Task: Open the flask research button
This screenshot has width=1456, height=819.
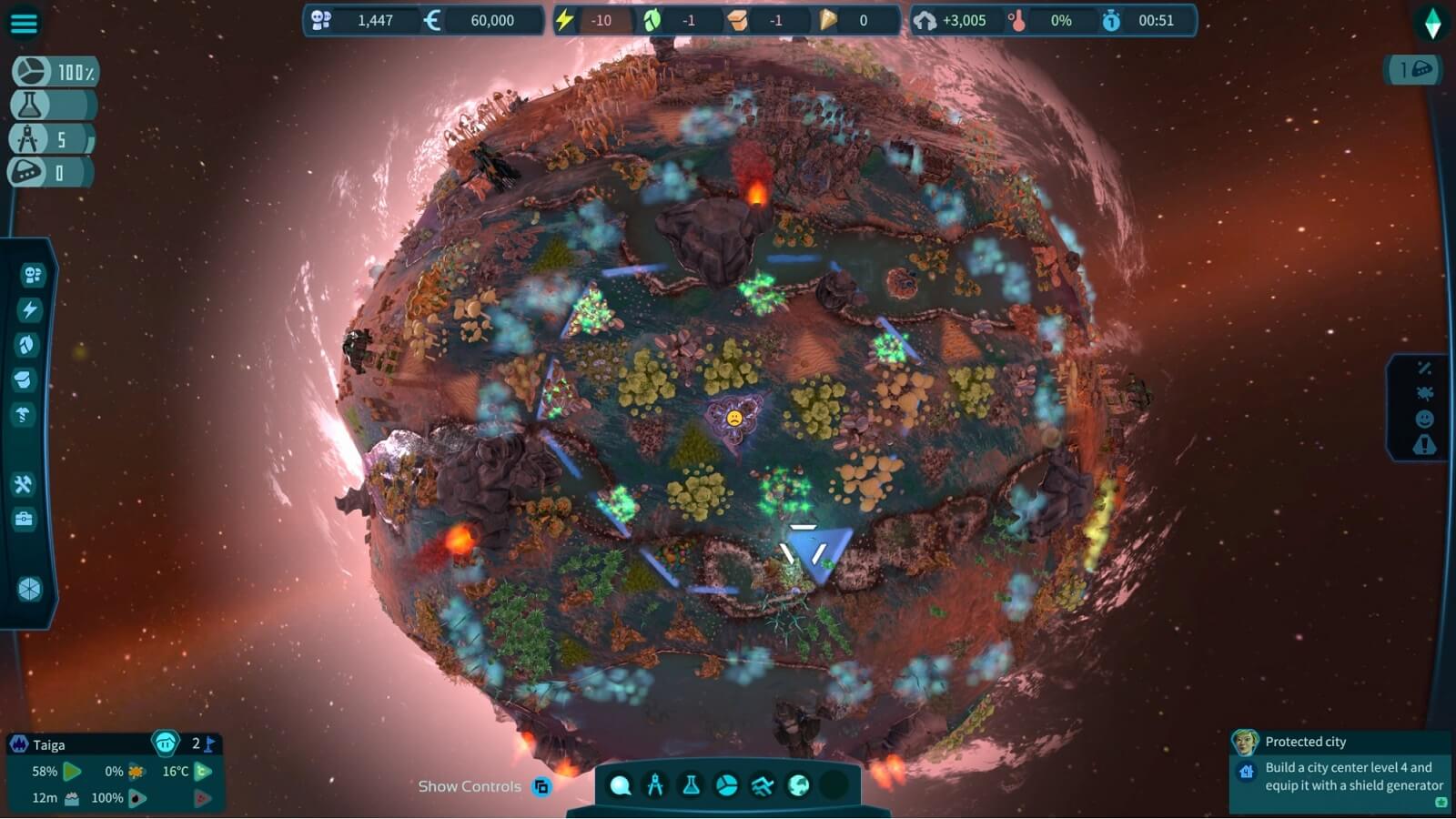Action: click(x=691, y=785)
